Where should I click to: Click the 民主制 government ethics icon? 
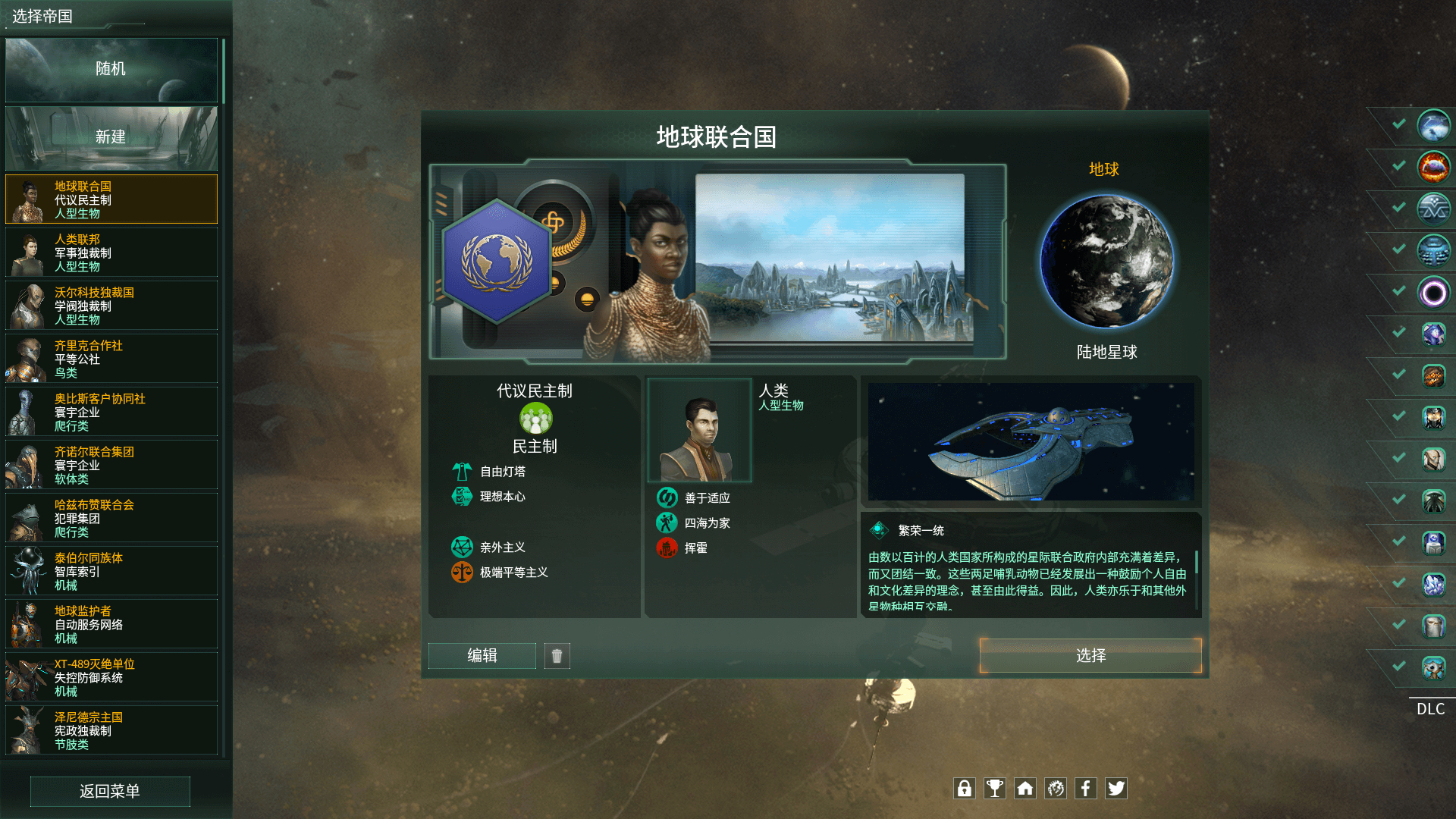(x=535, y=419)
